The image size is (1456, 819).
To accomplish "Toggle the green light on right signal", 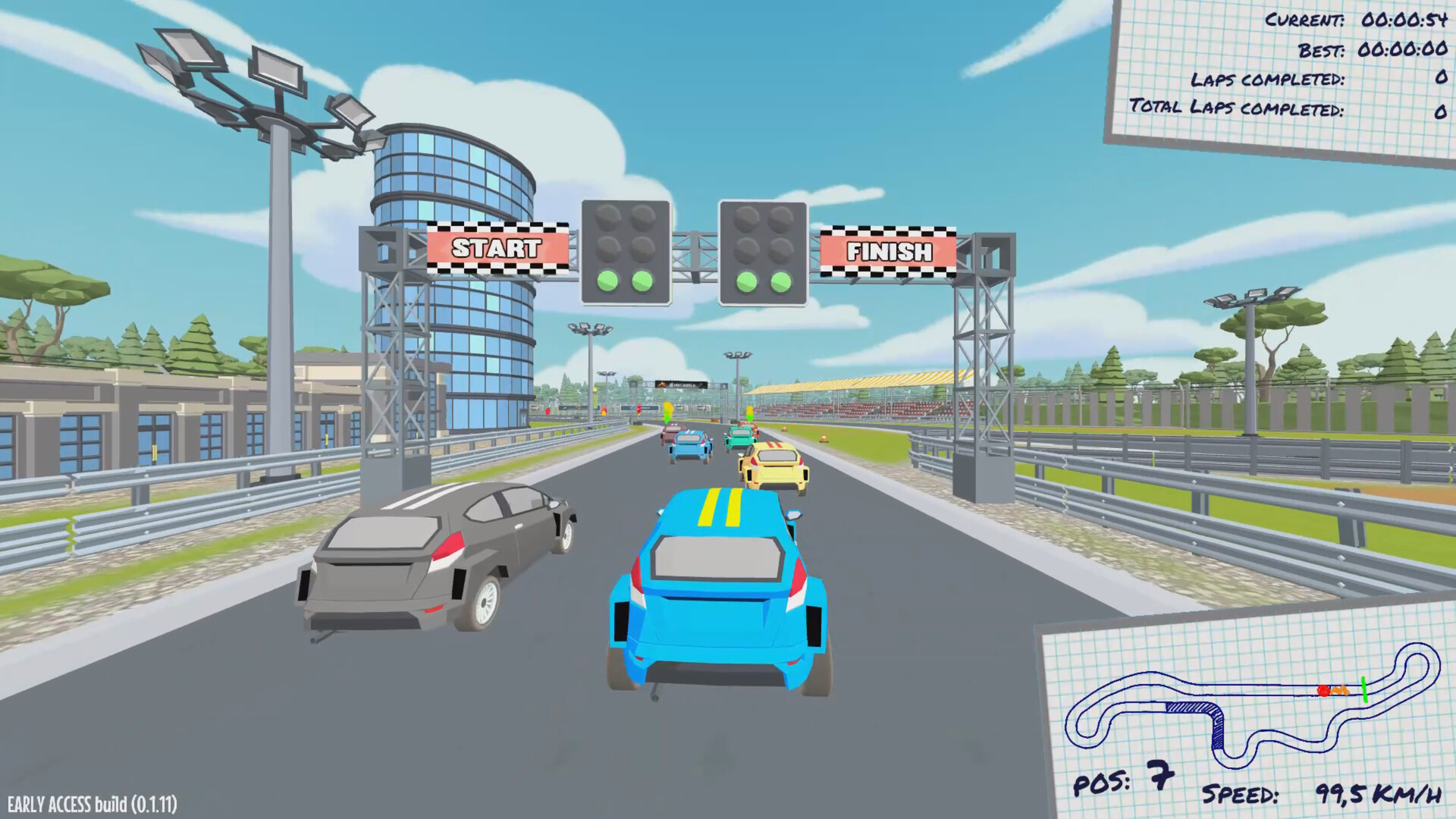I will tap(745, 283).
